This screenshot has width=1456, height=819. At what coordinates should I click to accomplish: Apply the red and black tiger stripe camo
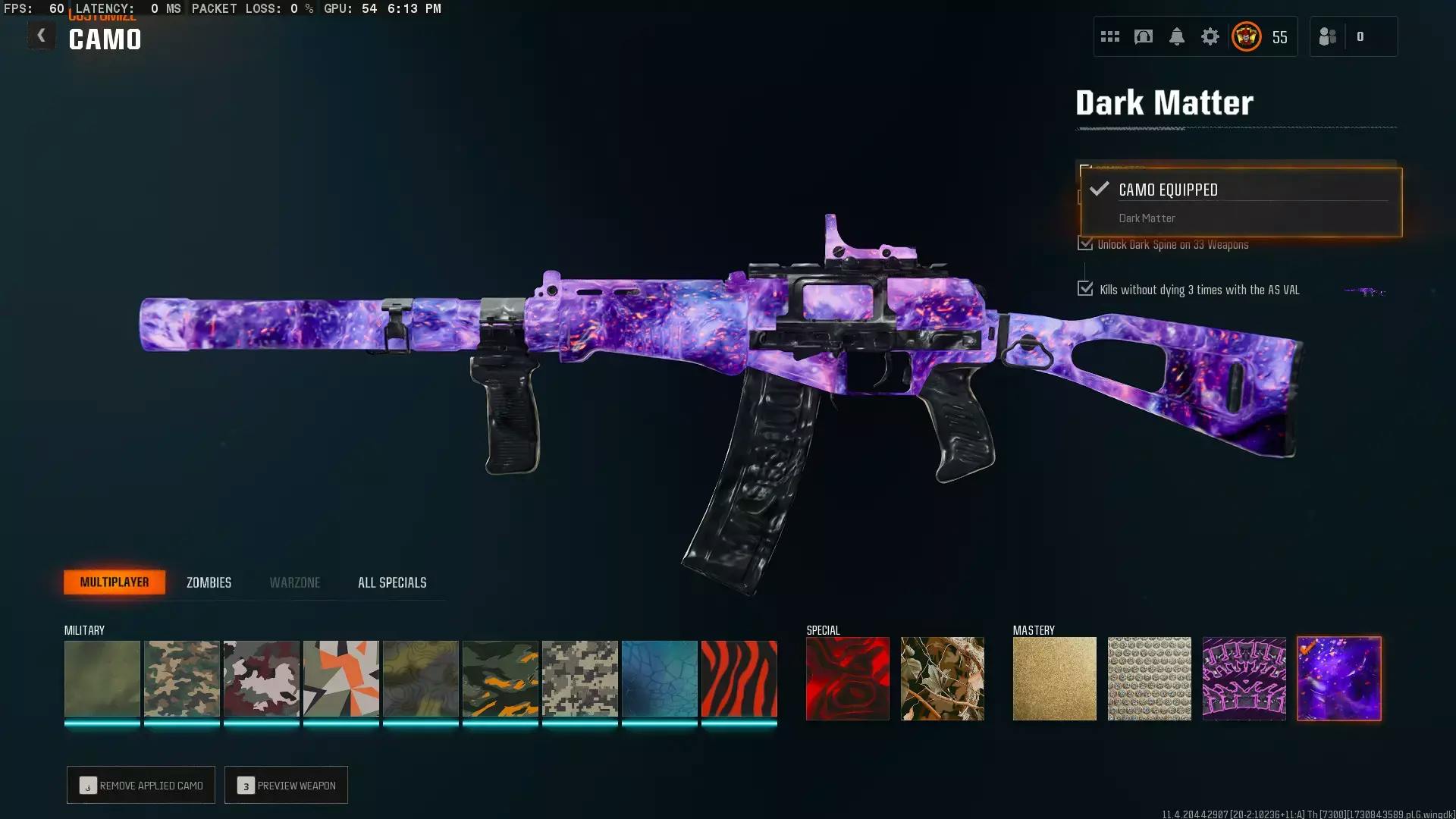pyautogui.click(x=739, y=679)
